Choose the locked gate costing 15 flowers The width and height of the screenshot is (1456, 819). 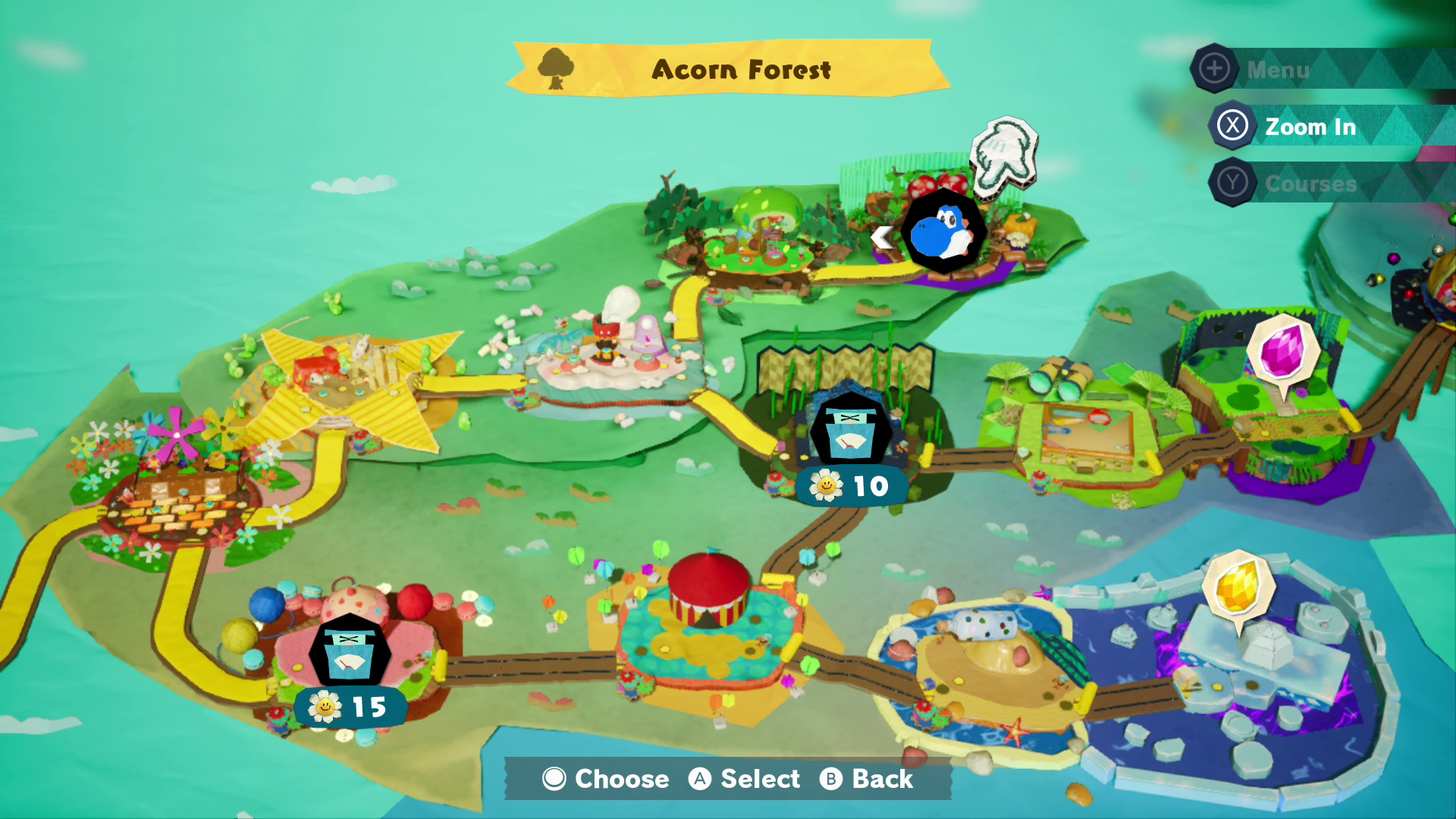click(x=350, y=652)
